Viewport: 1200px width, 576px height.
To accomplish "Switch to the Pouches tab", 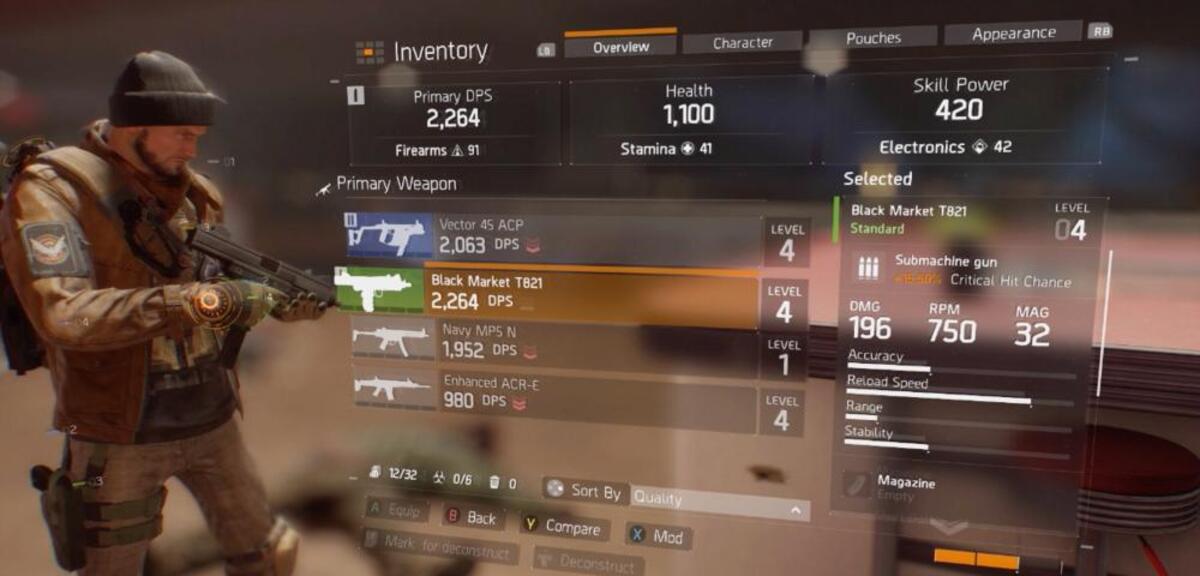I will (873, 37).
